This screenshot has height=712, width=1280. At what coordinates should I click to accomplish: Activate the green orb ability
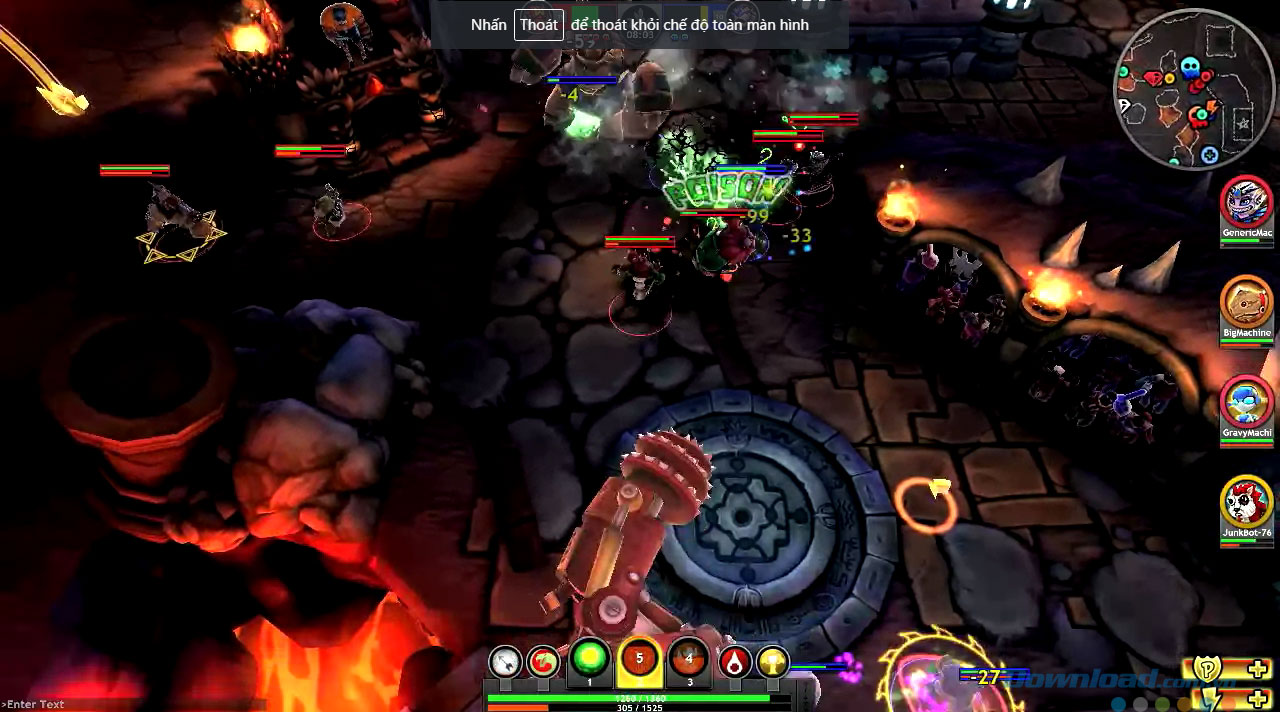click(x=590, y=661)
